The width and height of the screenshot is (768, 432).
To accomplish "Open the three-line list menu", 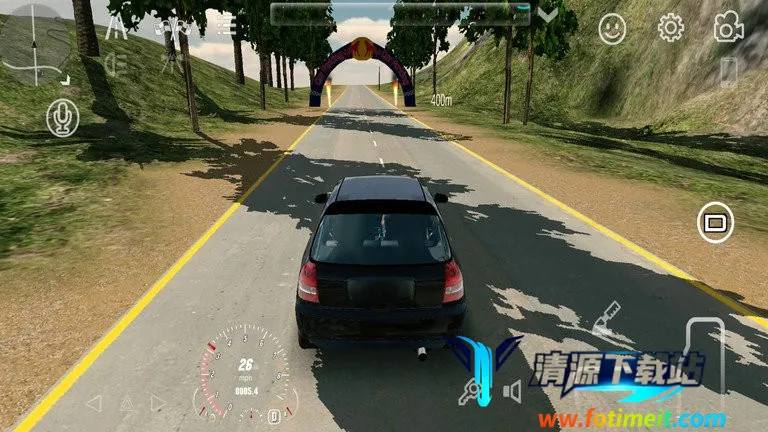I will tap(227, 25).
